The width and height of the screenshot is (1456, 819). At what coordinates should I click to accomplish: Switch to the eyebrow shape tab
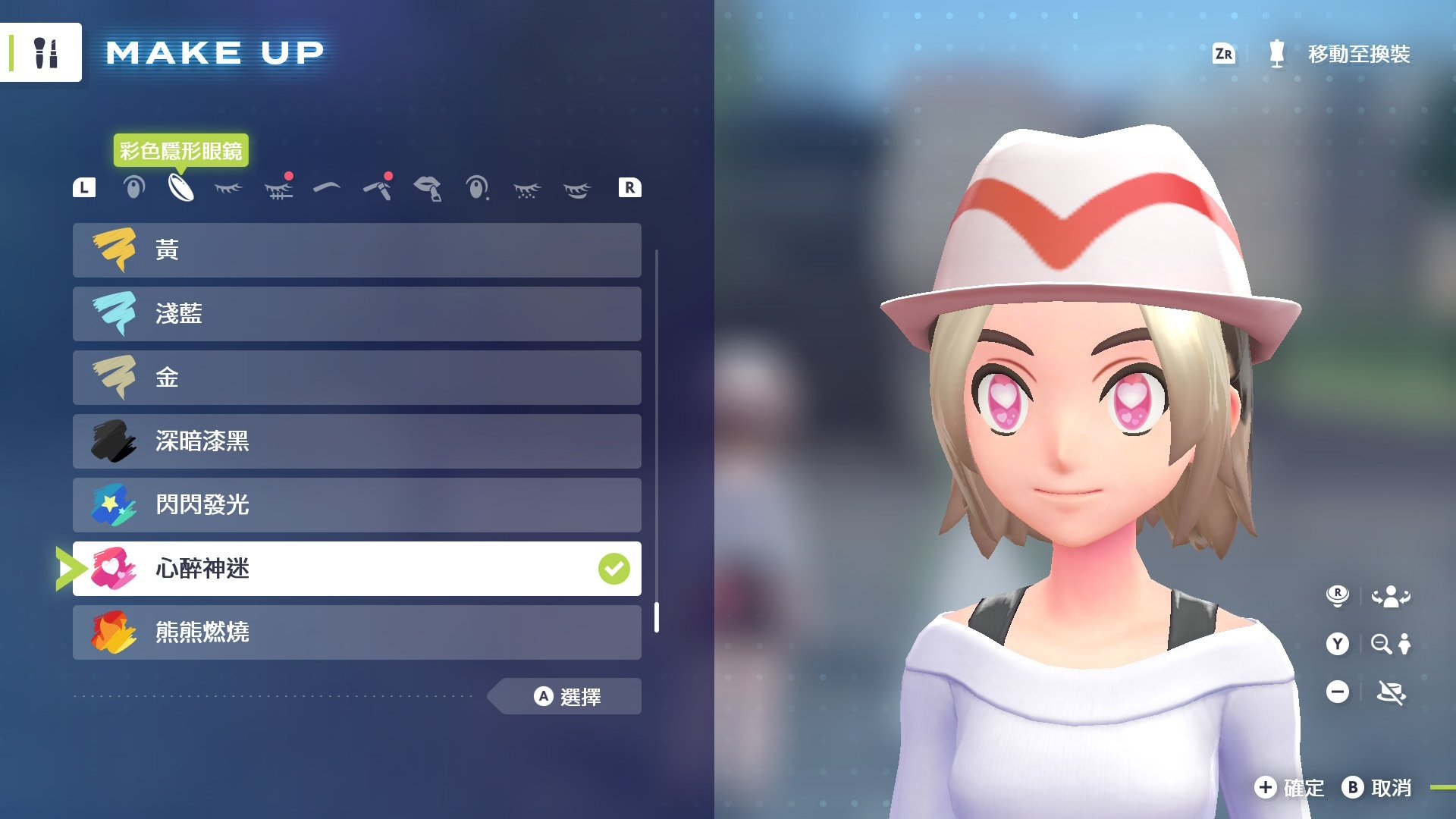tap(327, 187)
